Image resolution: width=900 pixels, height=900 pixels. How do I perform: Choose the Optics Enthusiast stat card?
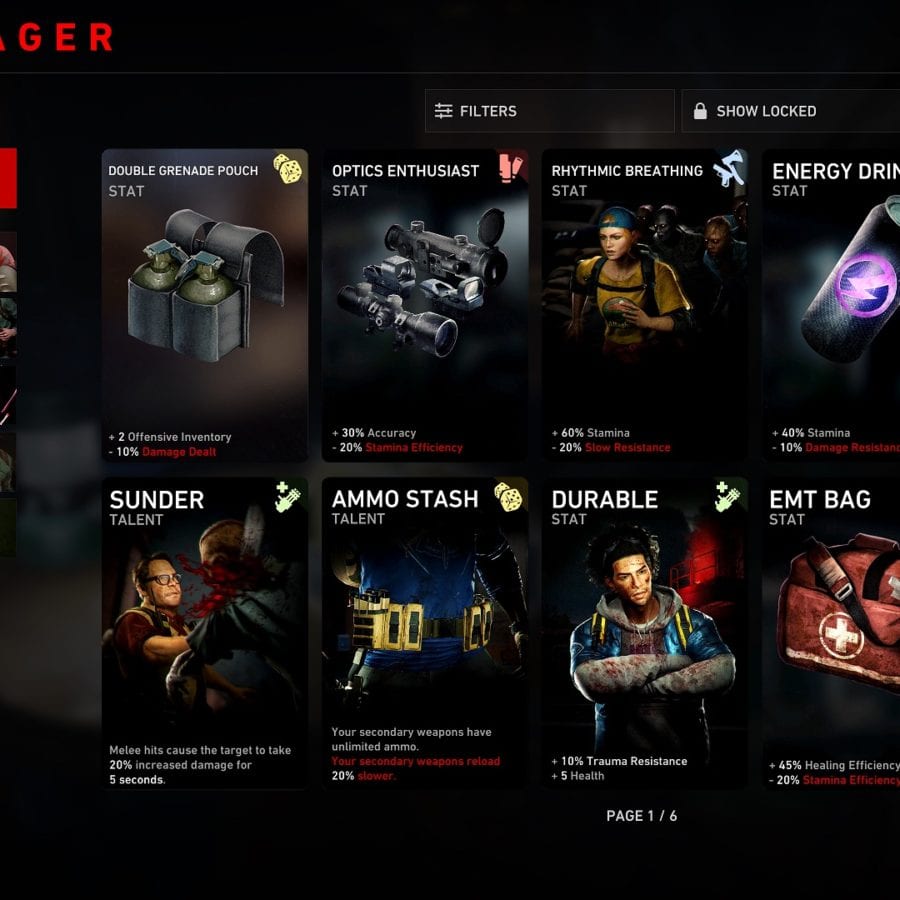click(x=425, y=305)
